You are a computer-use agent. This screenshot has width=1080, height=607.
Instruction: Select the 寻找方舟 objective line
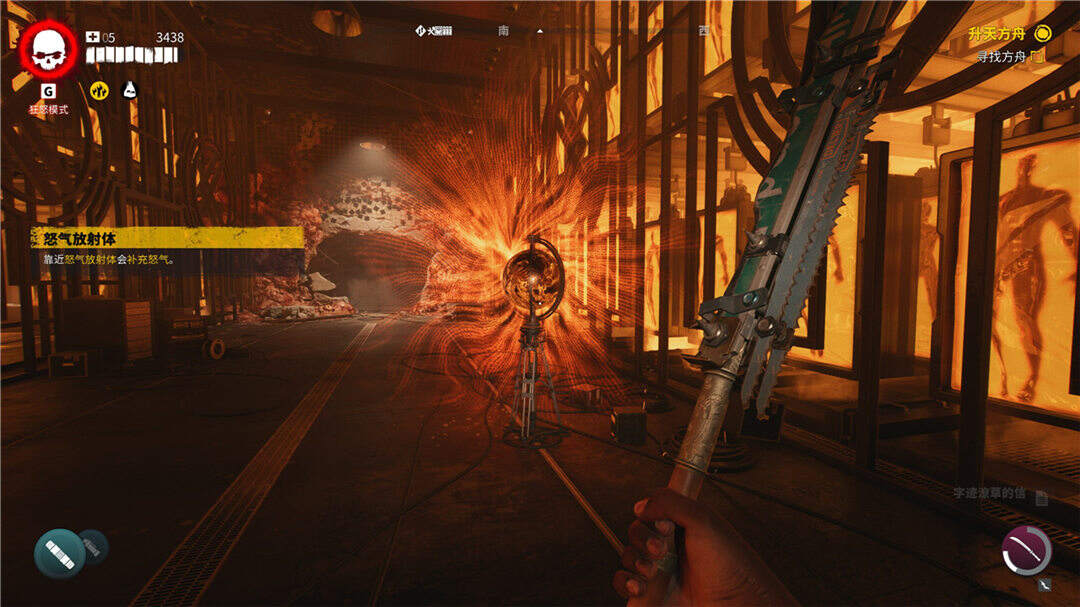tap(1010, 57)
